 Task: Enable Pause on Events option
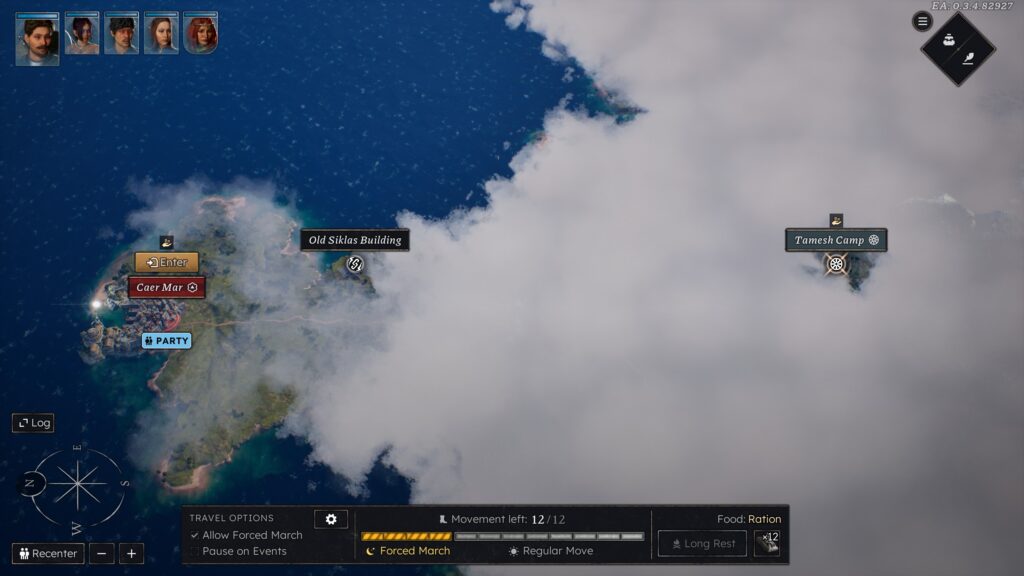[195, 551]
